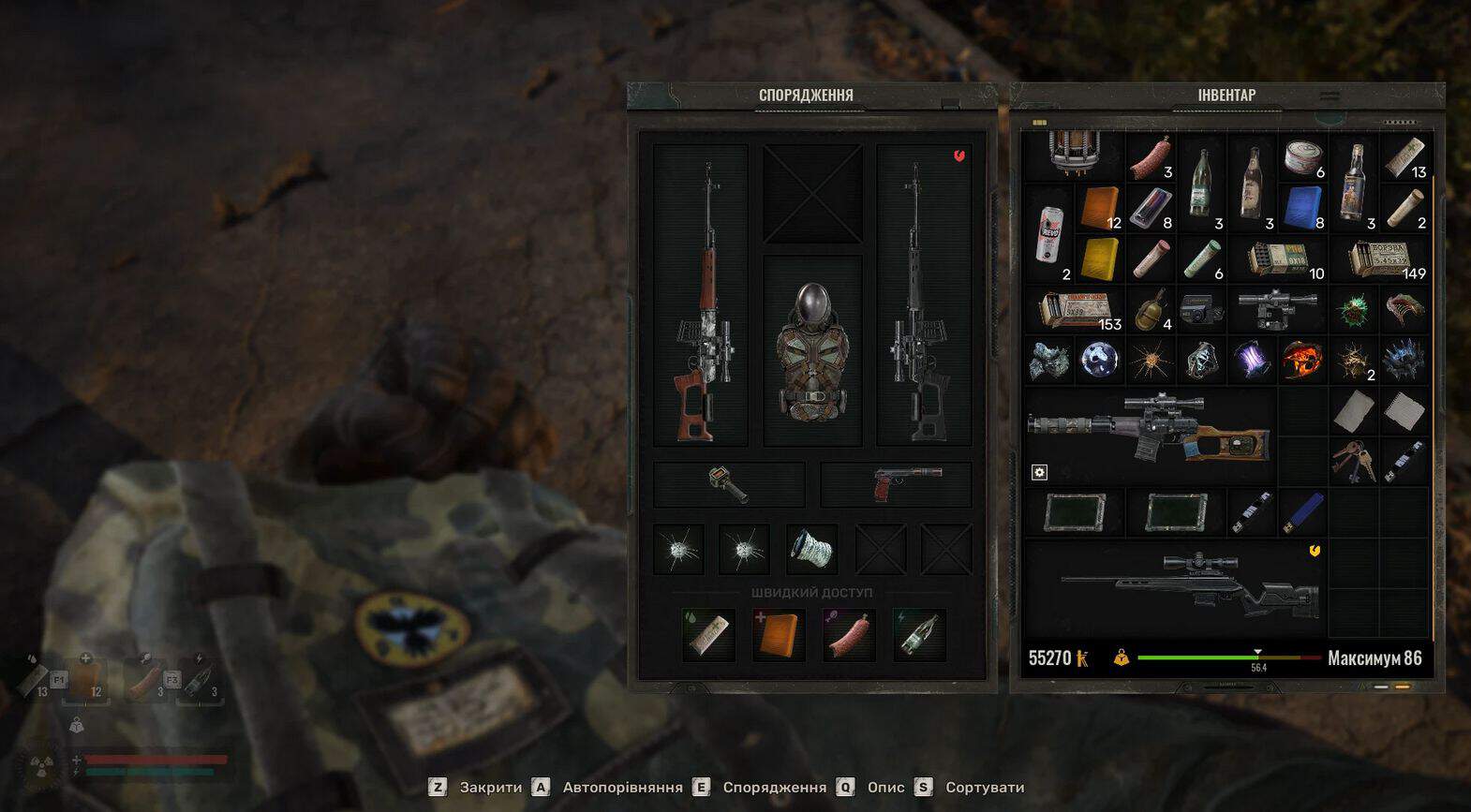1471x812 pixels.
Task: Select the yellow medkit in the inventory
Action: [1099, 258]
